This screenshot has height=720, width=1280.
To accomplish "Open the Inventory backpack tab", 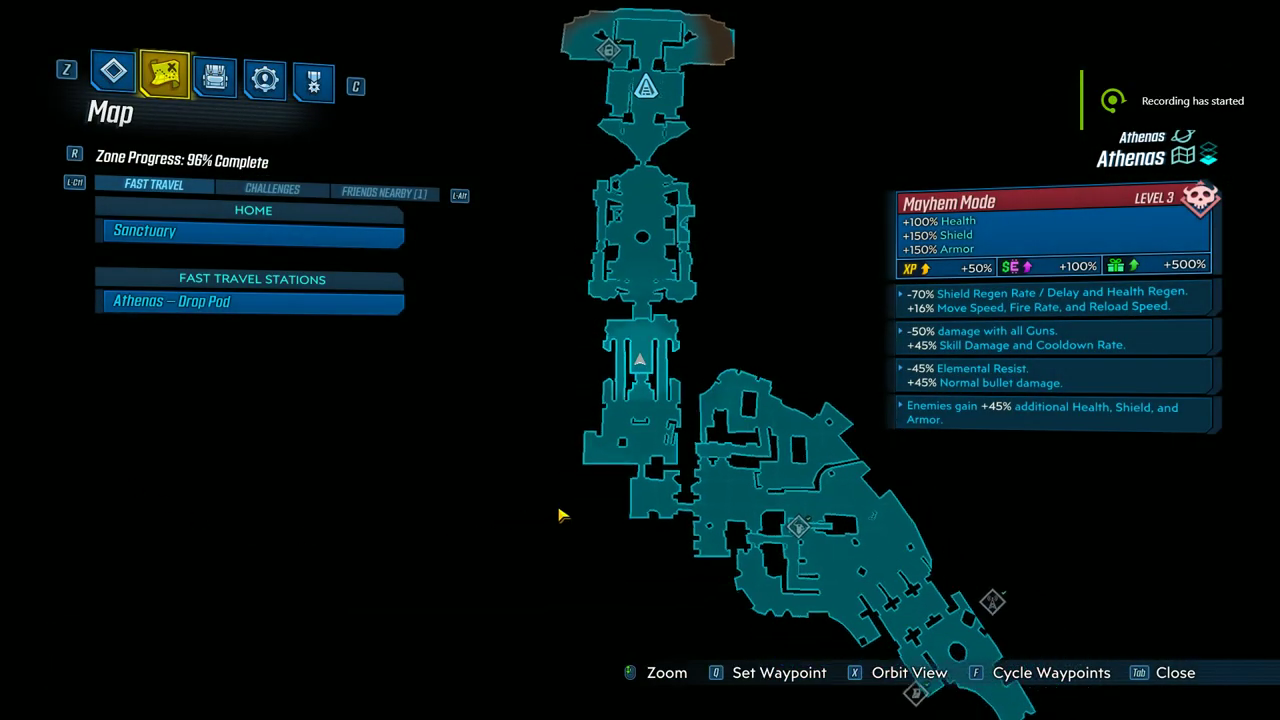I will [215, 75].
